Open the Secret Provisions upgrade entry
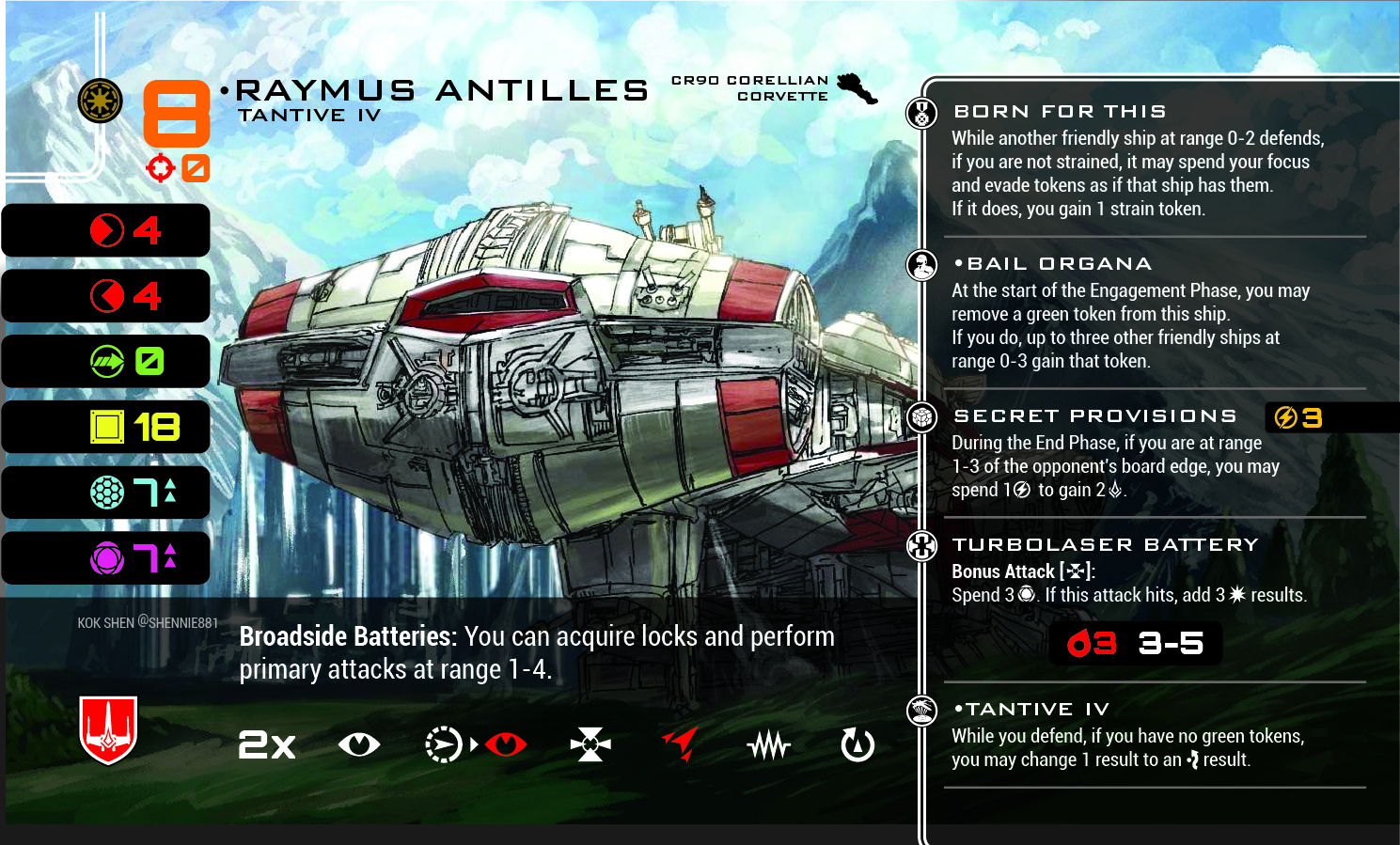 point(1094,416)
